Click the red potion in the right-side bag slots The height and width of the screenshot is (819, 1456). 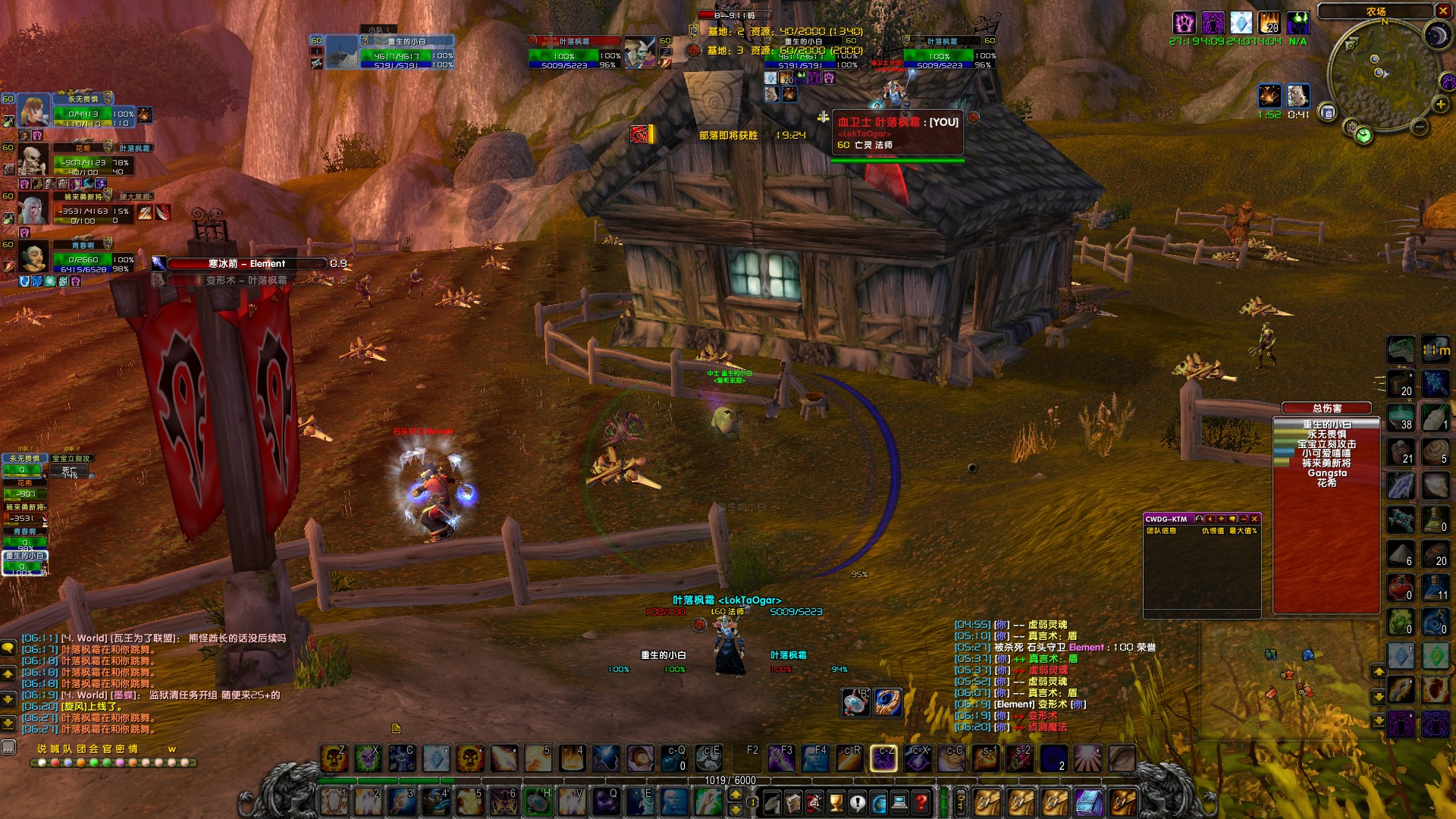point(1401,586)
